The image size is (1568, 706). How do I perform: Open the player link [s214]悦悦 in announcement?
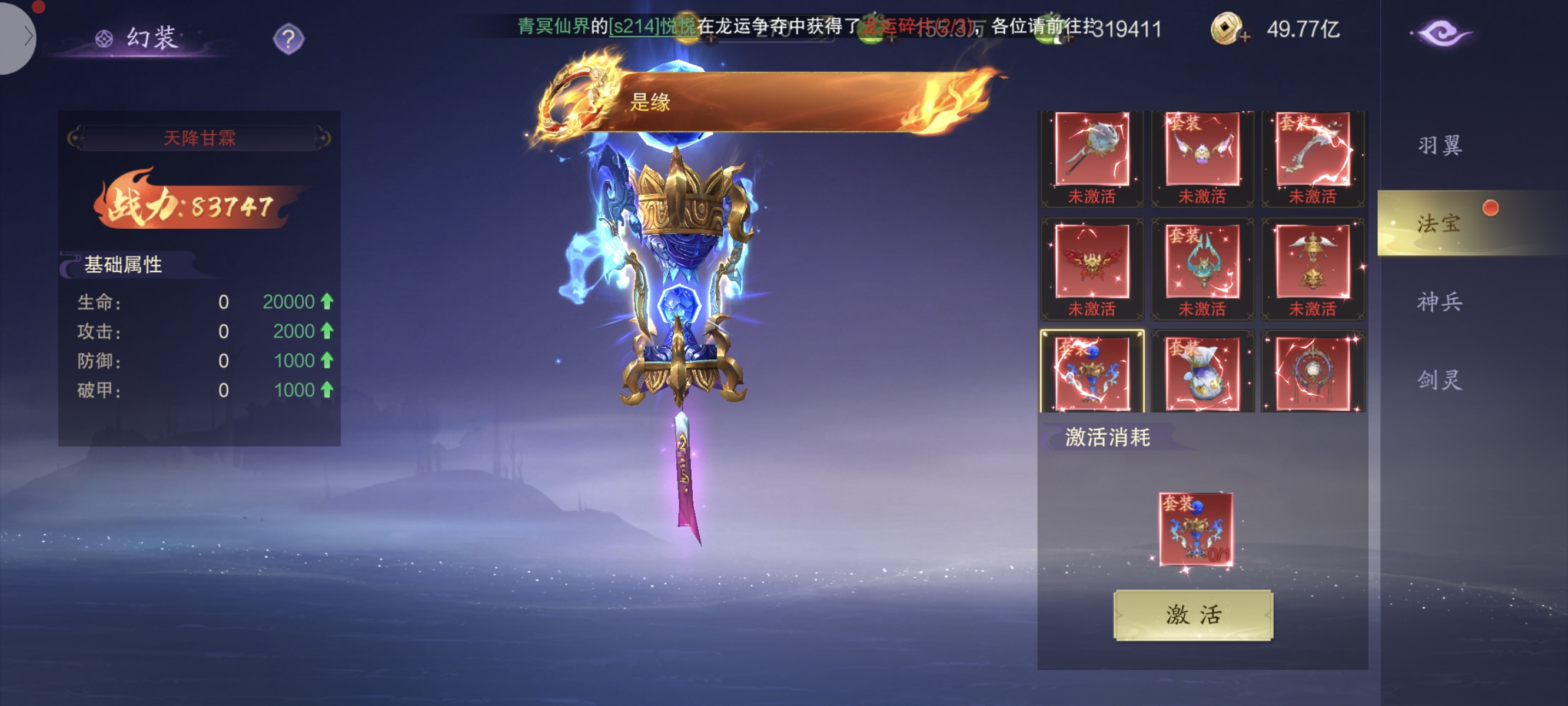[x=652, y=26]
